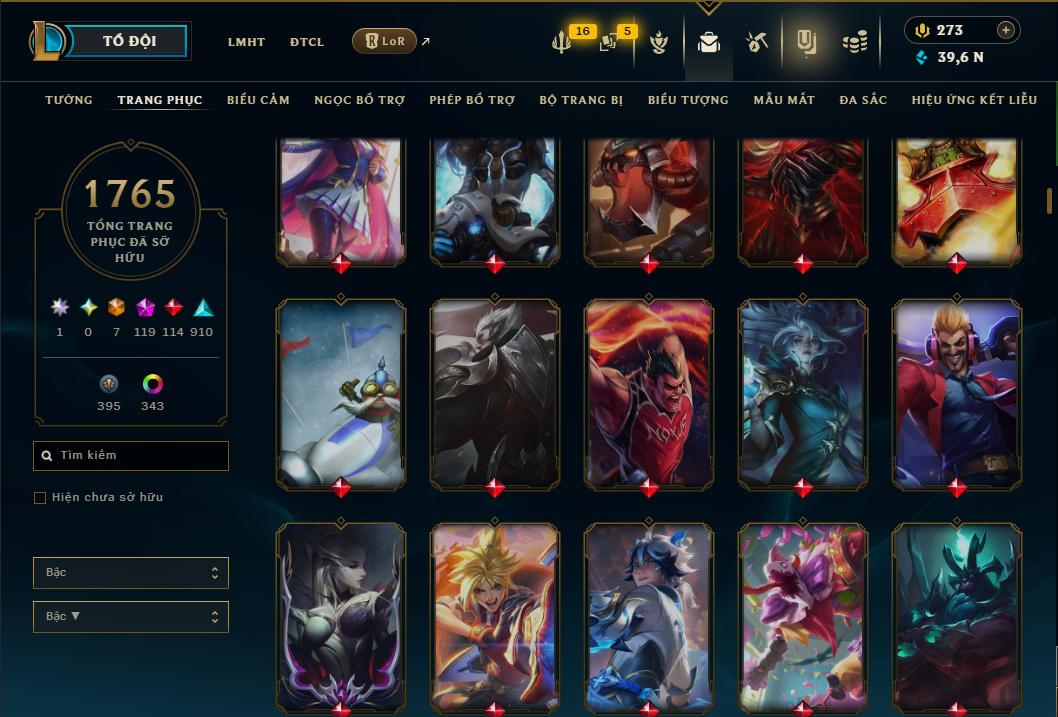Screen dimensions: 1058x717
Task: Select the Darius red NOXUS jersey skin
Action: [649, 393]
